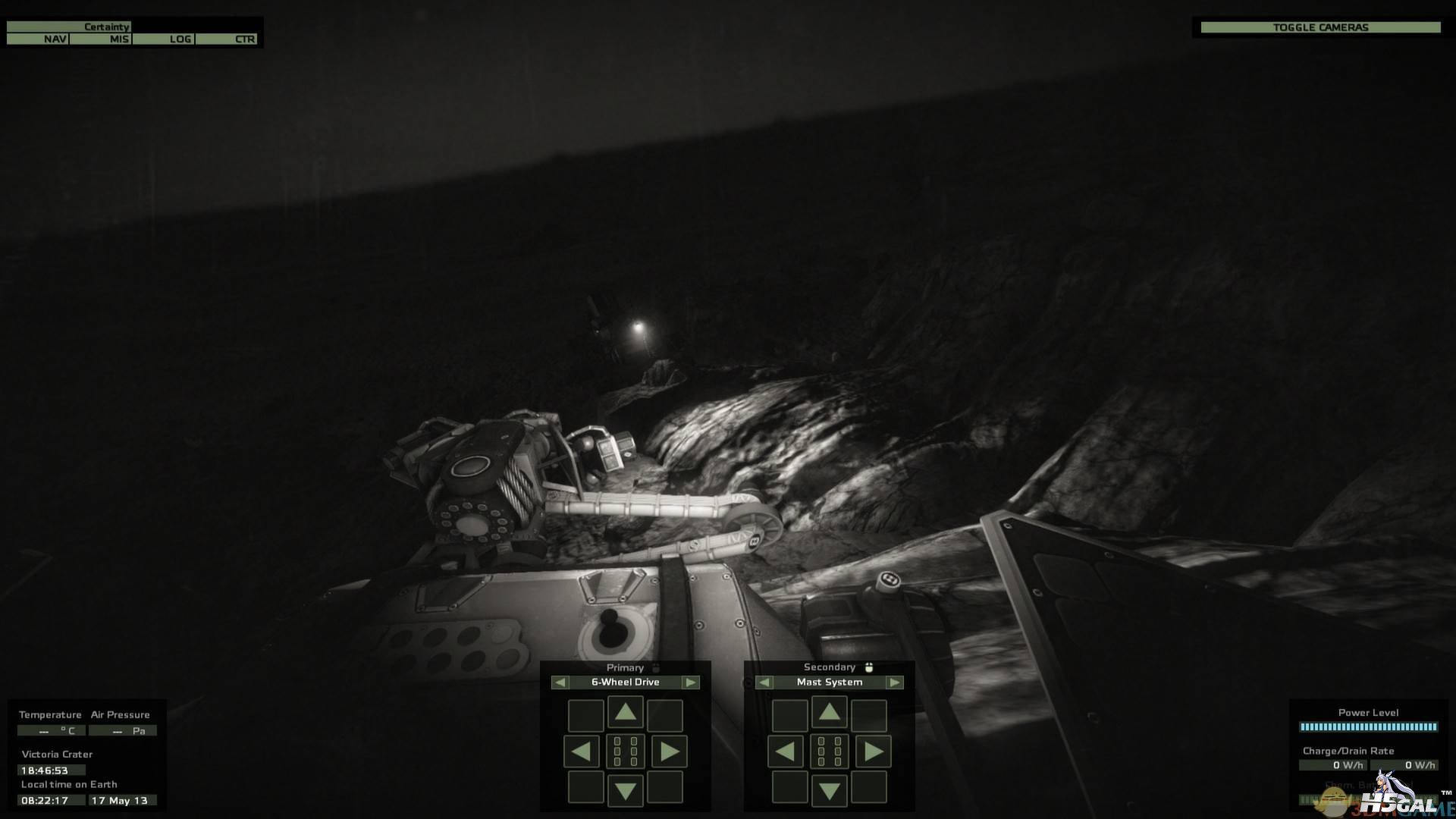Screen dimensions: 1456x819
Task: Cycle Primary system to previous option
Action: click(560, 682)
